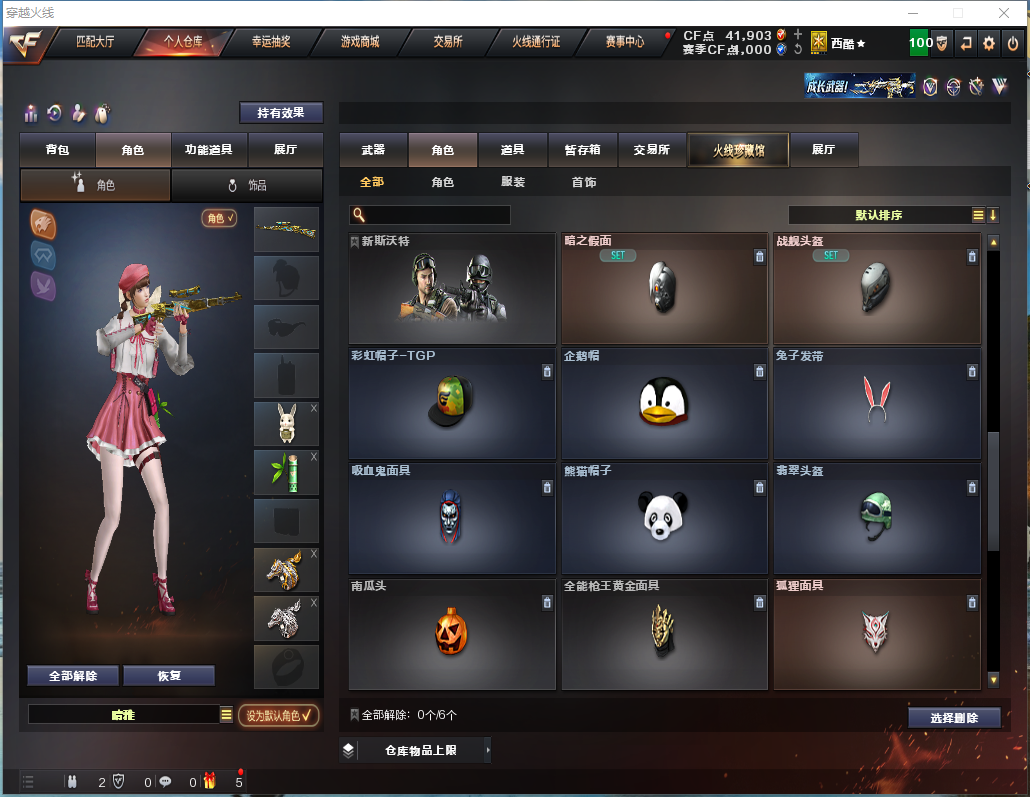Switch to the 武器 weapons tab
This screenshot has height=797, width=1030.
coord(373,150)
